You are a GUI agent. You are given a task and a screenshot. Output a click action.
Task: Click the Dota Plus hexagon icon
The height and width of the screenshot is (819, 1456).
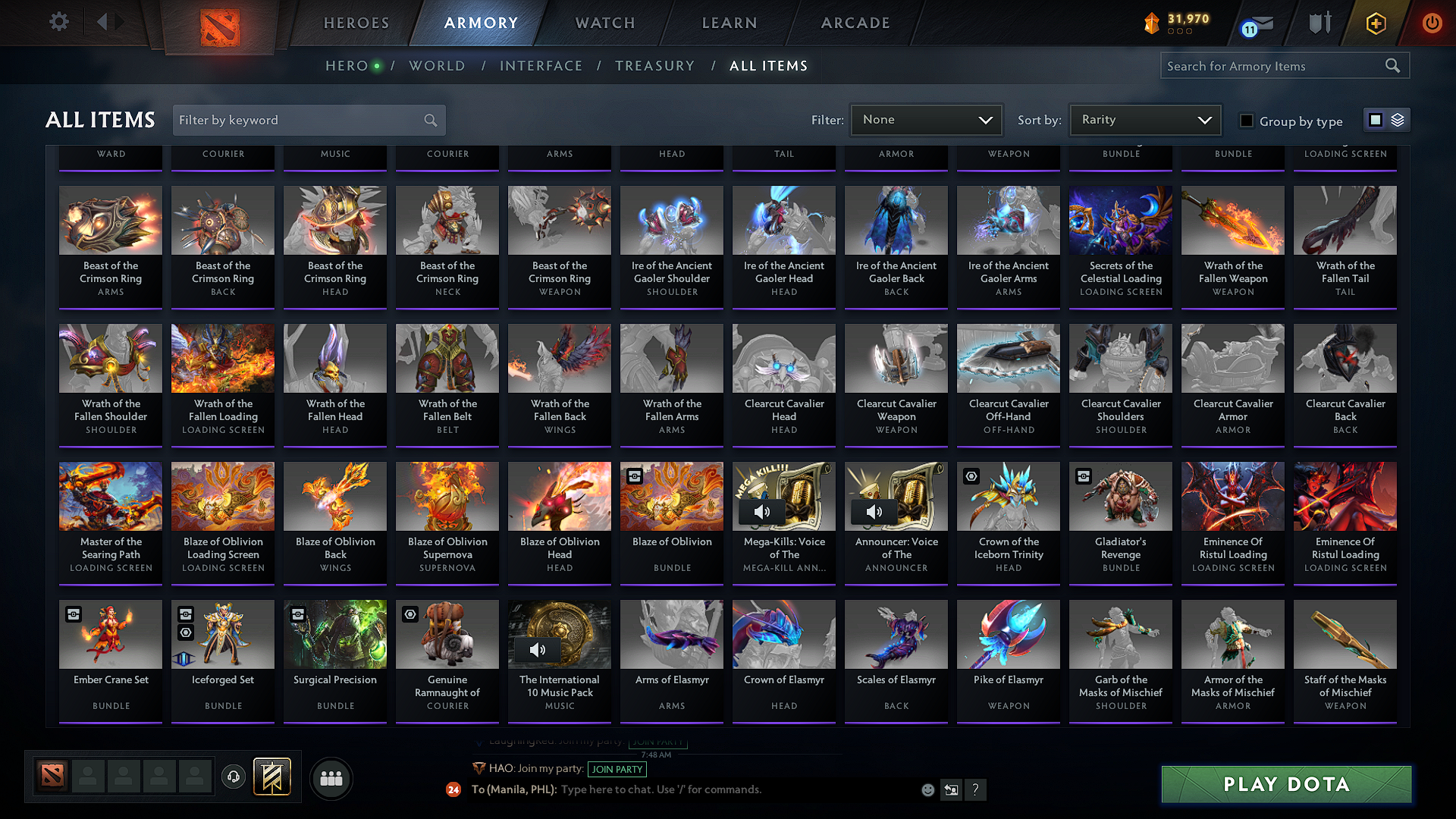click(1375, 23)
